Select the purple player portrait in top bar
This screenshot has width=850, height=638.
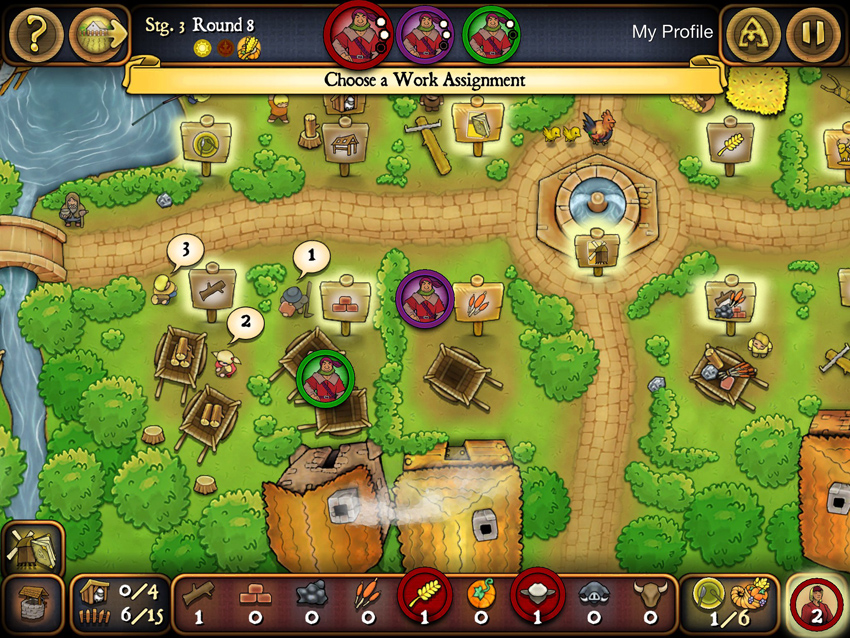pos(424,33)
